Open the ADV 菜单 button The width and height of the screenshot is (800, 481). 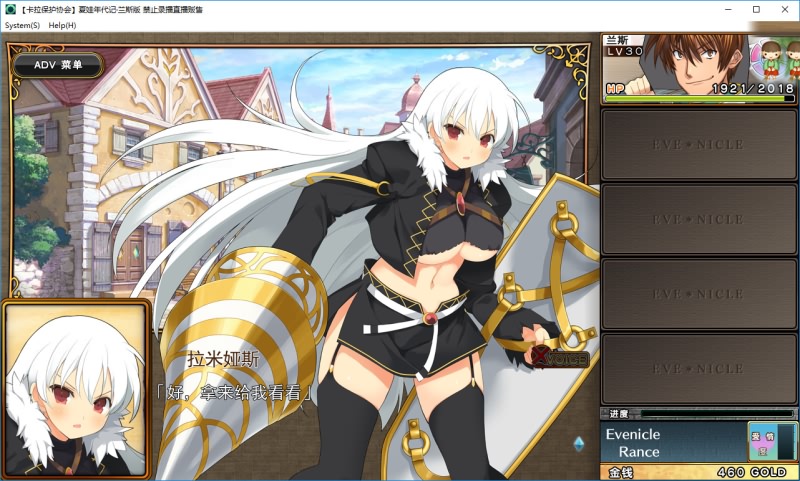(58, 65)
